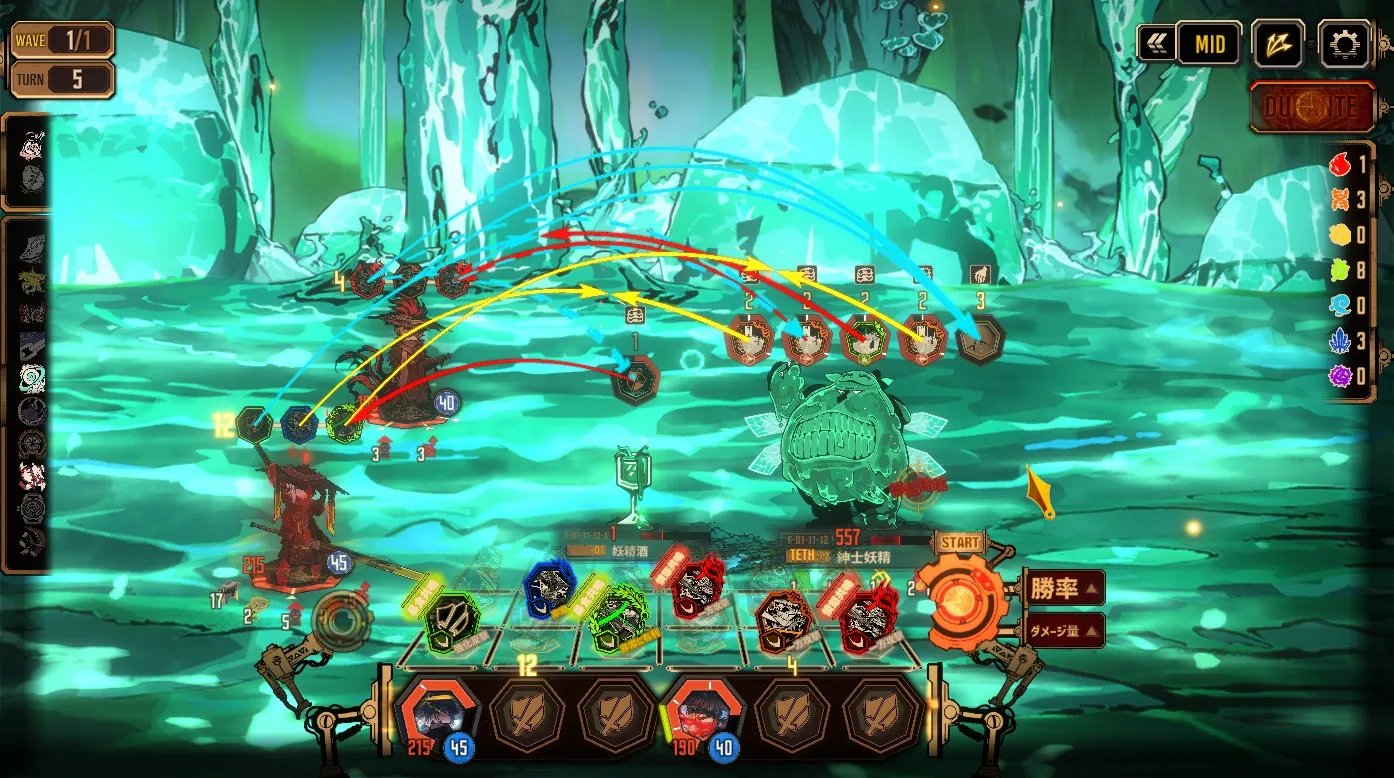Select the blue hexagon skill on the dashboard
The height and width of the screenshot is (778, 1394).
click(x=548, y=592)
